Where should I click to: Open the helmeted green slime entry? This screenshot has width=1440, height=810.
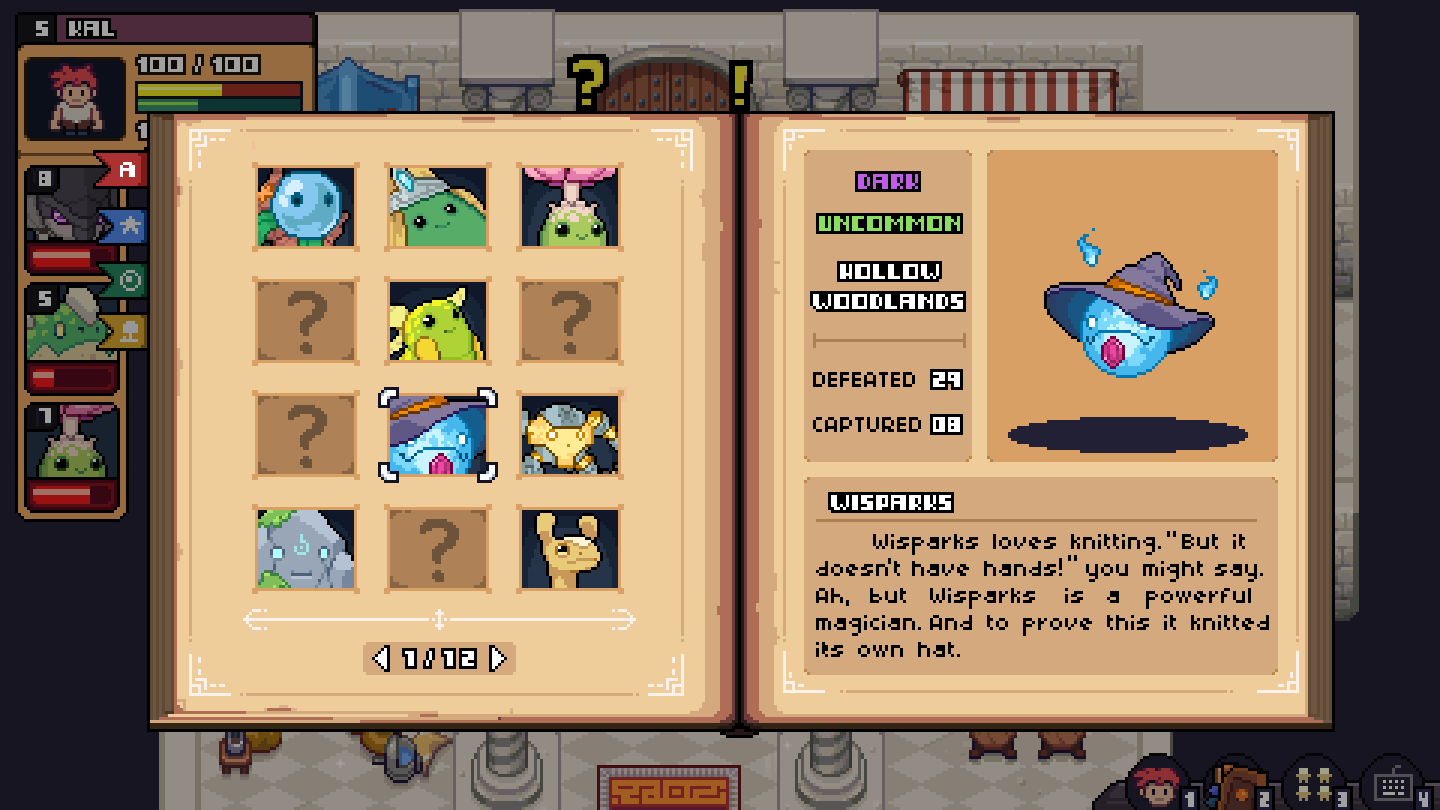click(438, 208)
